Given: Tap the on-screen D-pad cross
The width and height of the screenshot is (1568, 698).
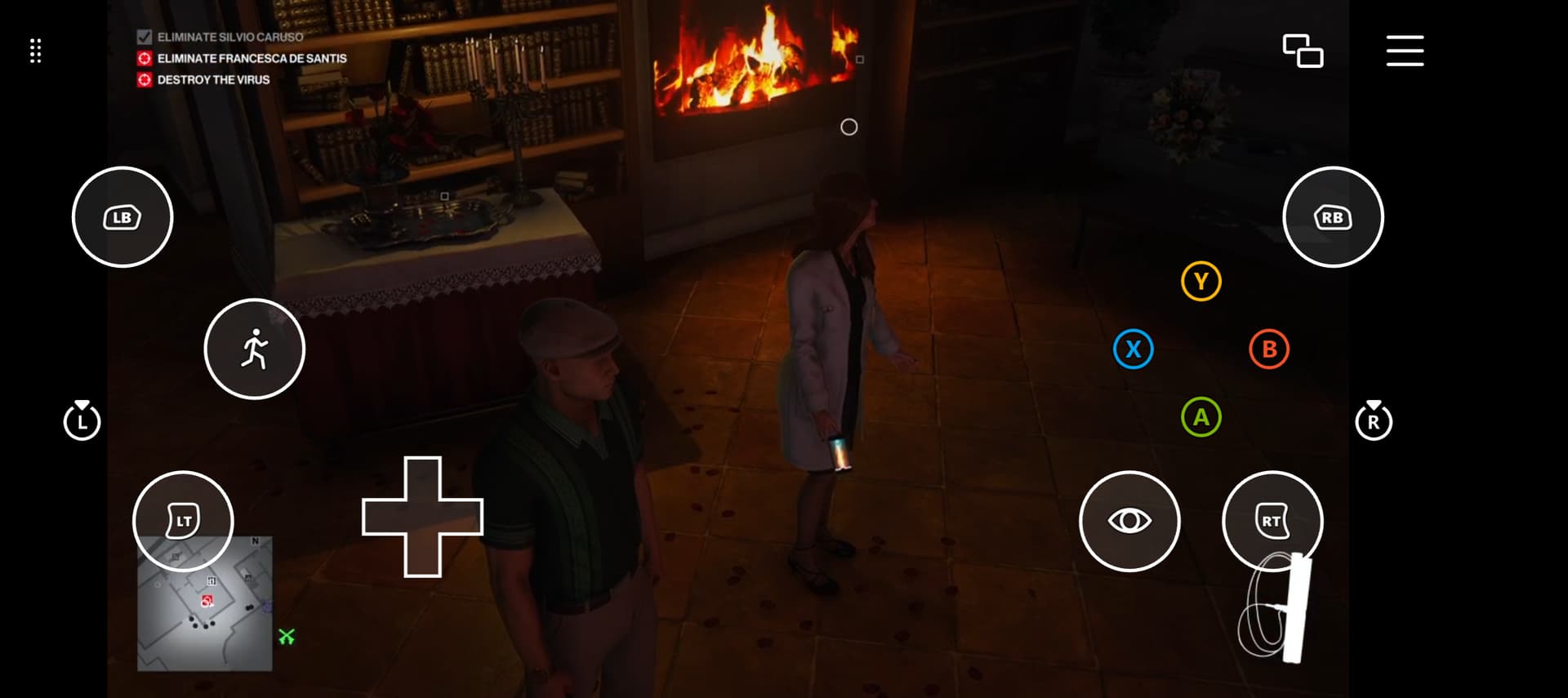Looking at the screenshot, I should pos(422,517).
